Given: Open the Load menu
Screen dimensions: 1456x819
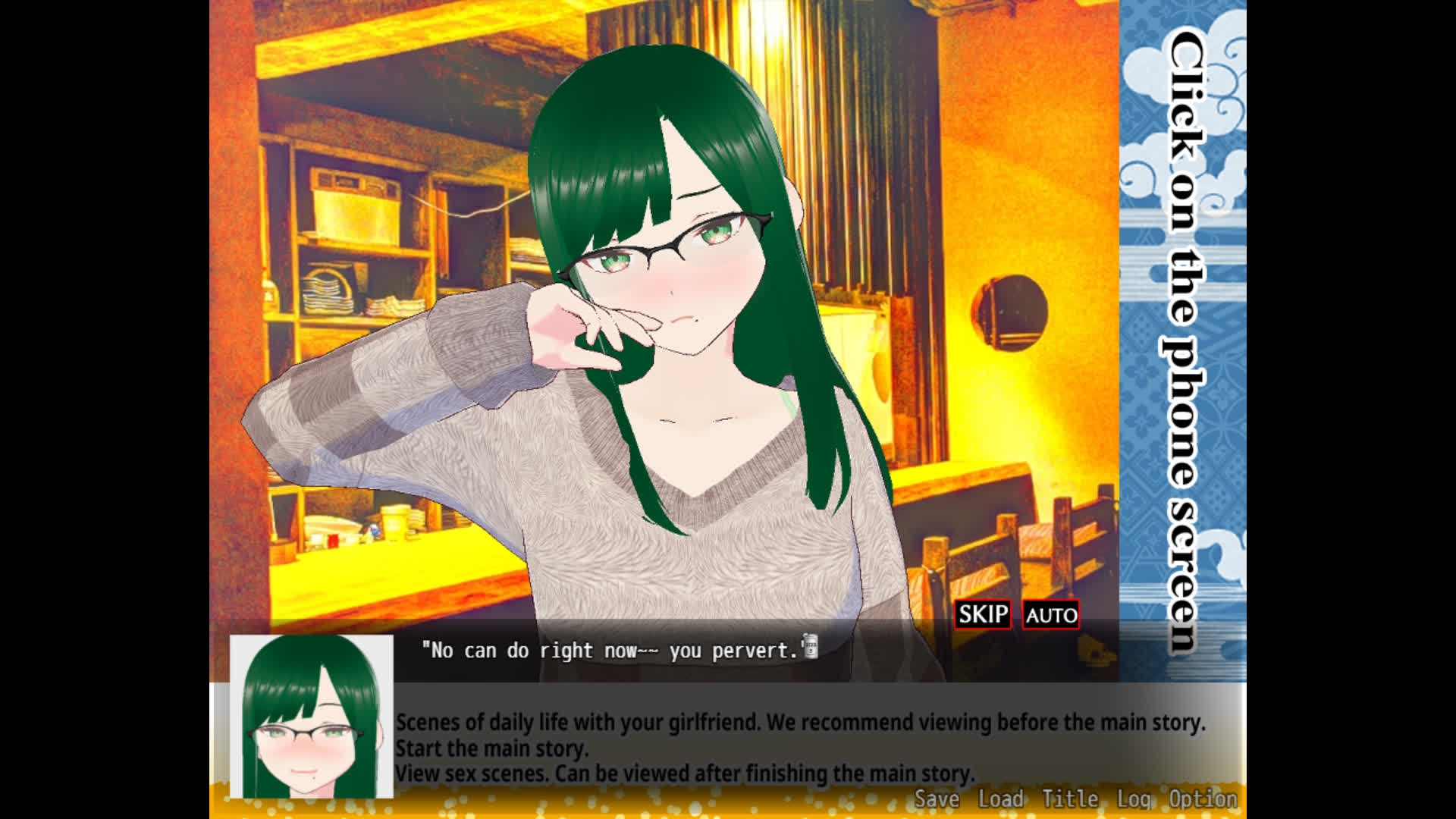Looking at the screenshot, I should 1000,799.
